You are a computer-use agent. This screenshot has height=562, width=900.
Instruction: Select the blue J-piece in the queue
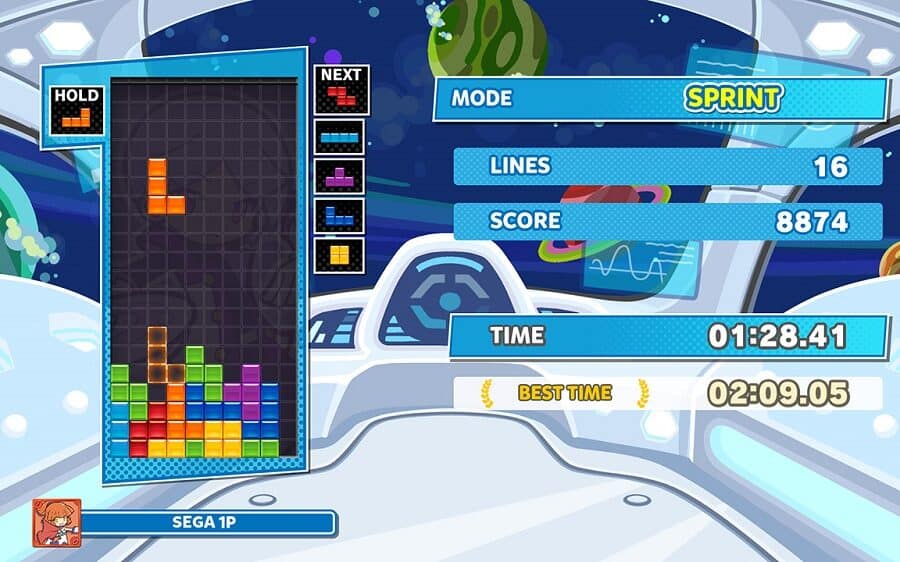point(340,214)
